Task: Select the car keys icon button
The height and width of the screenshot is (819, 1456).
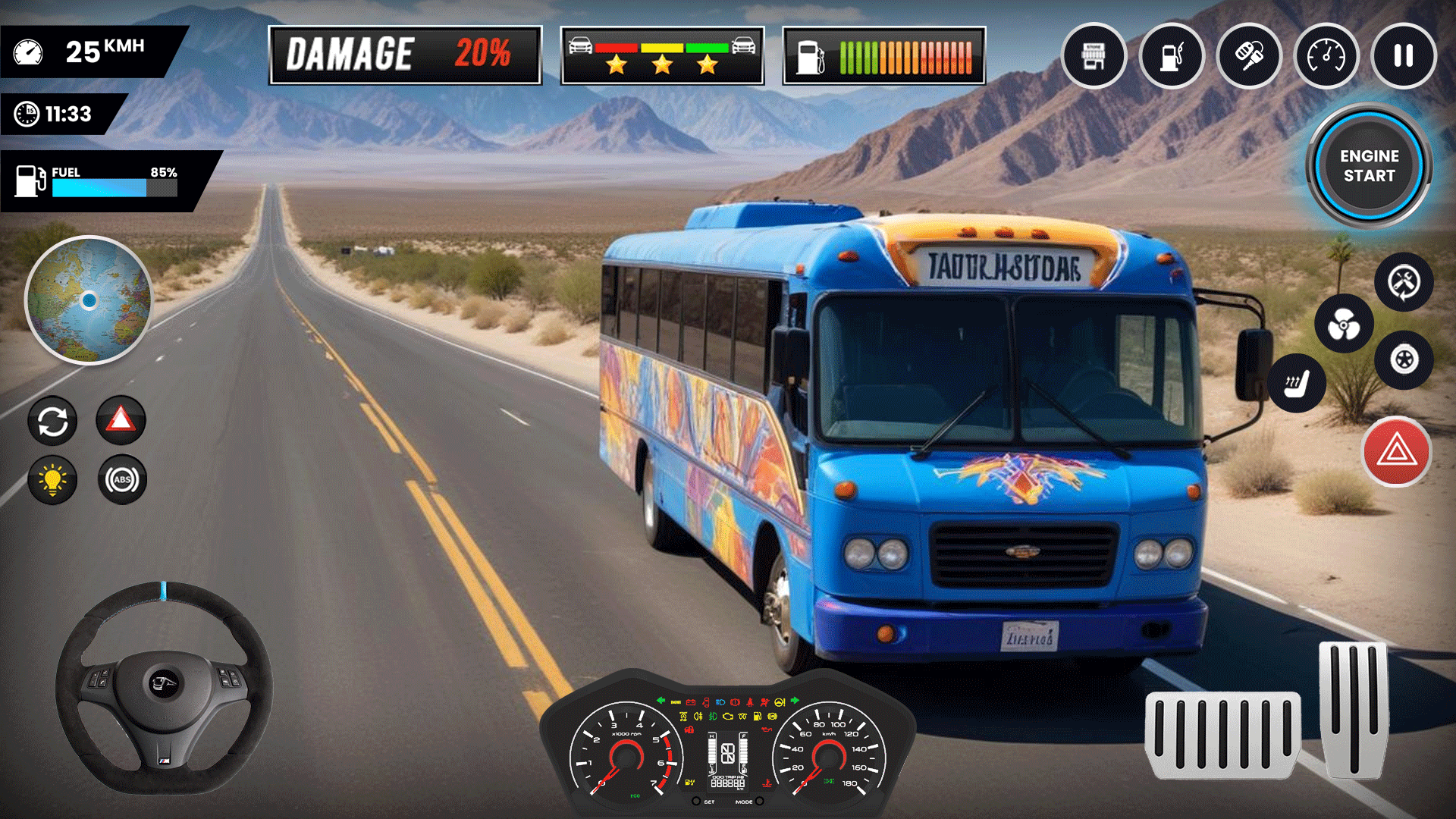Action: click(x=1249, y=55)
